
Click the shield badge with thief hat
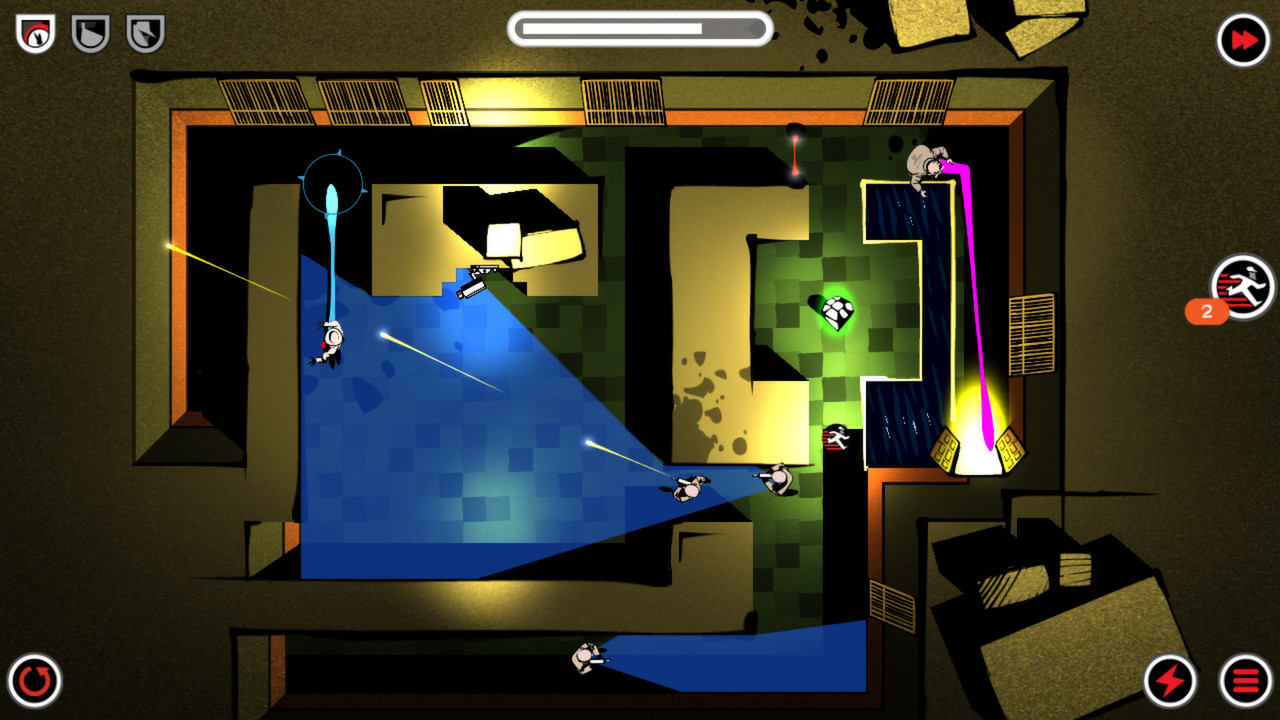[144, 32]
